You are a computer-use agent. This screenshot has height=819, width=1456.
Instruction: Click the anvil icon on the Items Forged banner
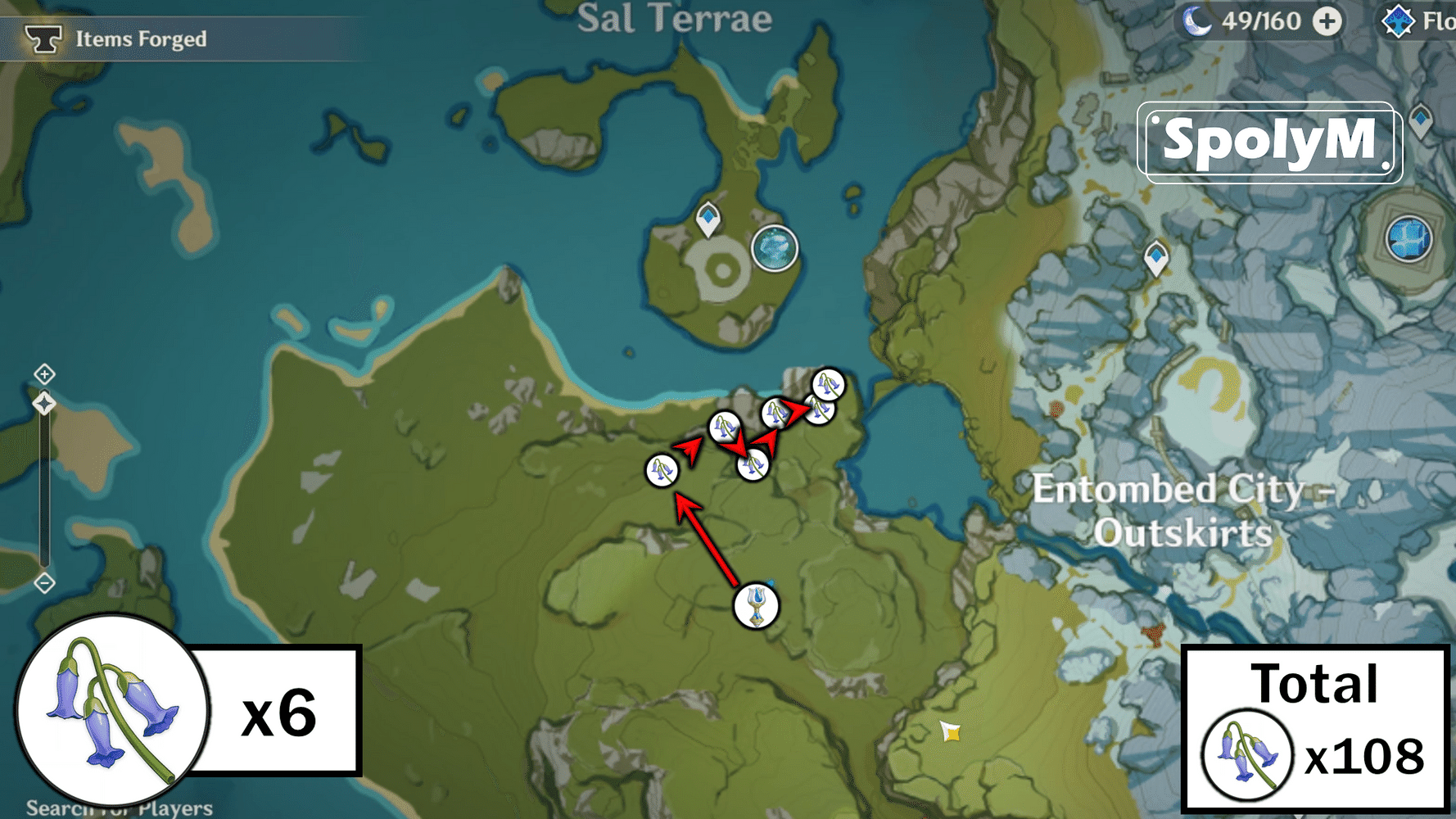point(43,37)
